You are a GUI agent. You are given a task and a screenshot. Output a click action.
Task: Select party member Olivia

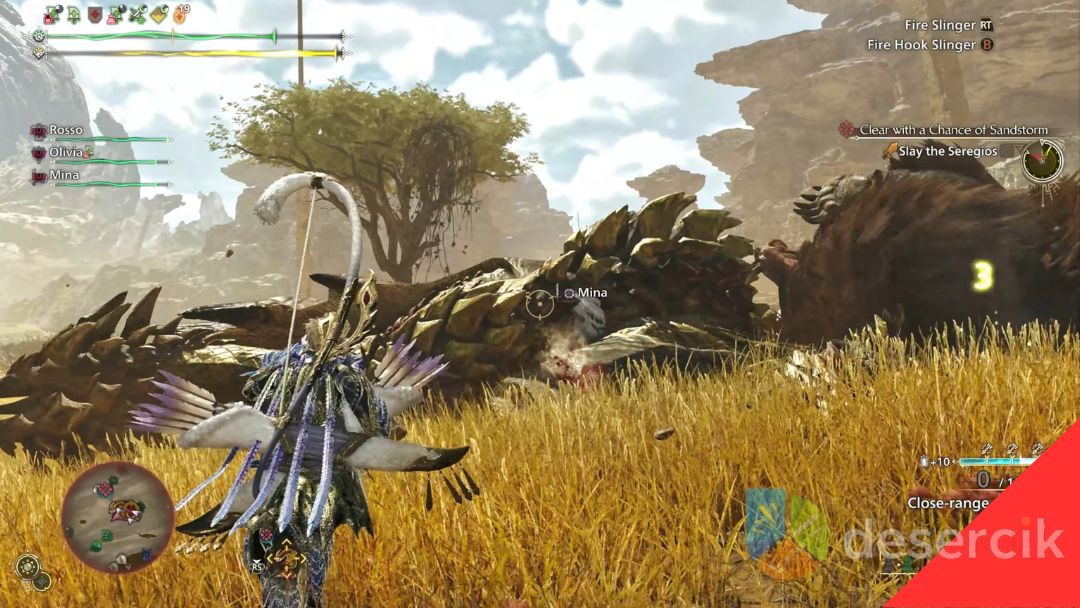click(x=66, y=152)
